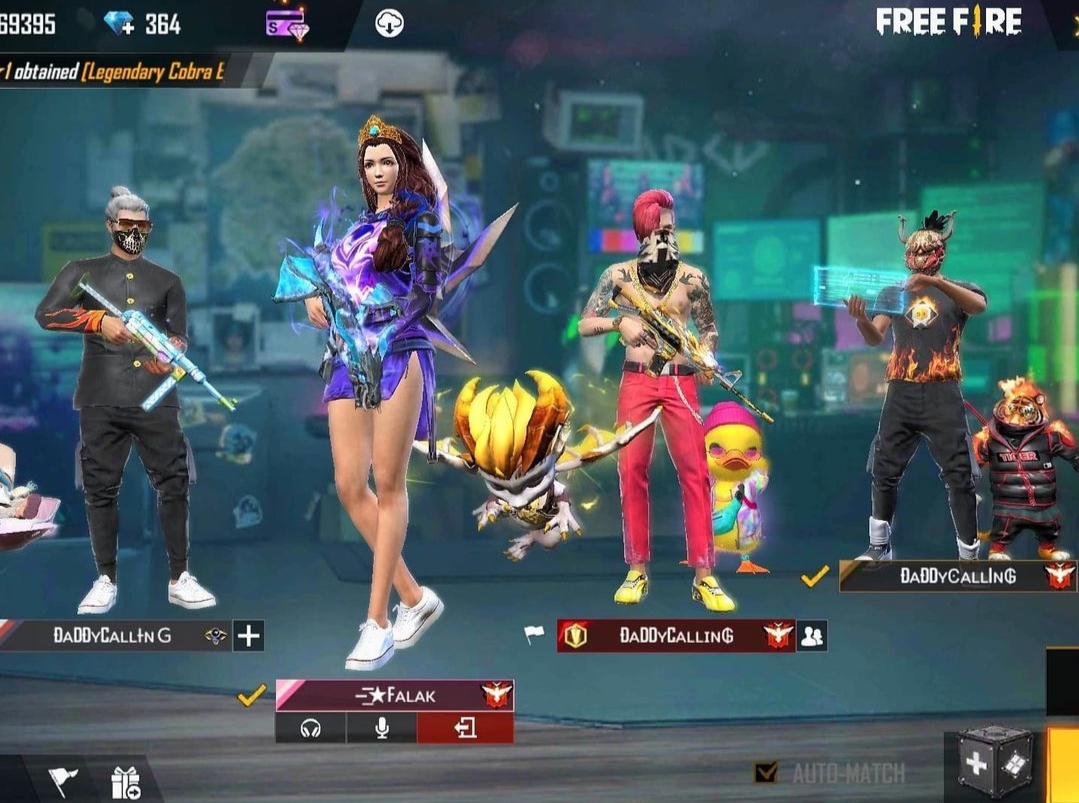The width and height of the screenshot is (1079, 803).
Task: Tap the cloud download icon
Action: click(x=389, y=23)
